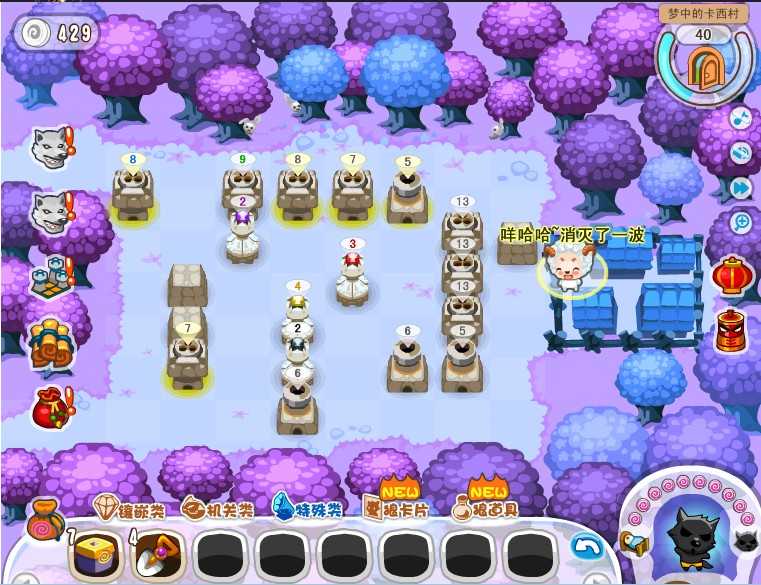Toggle the music note sound button

pos(741,118)
